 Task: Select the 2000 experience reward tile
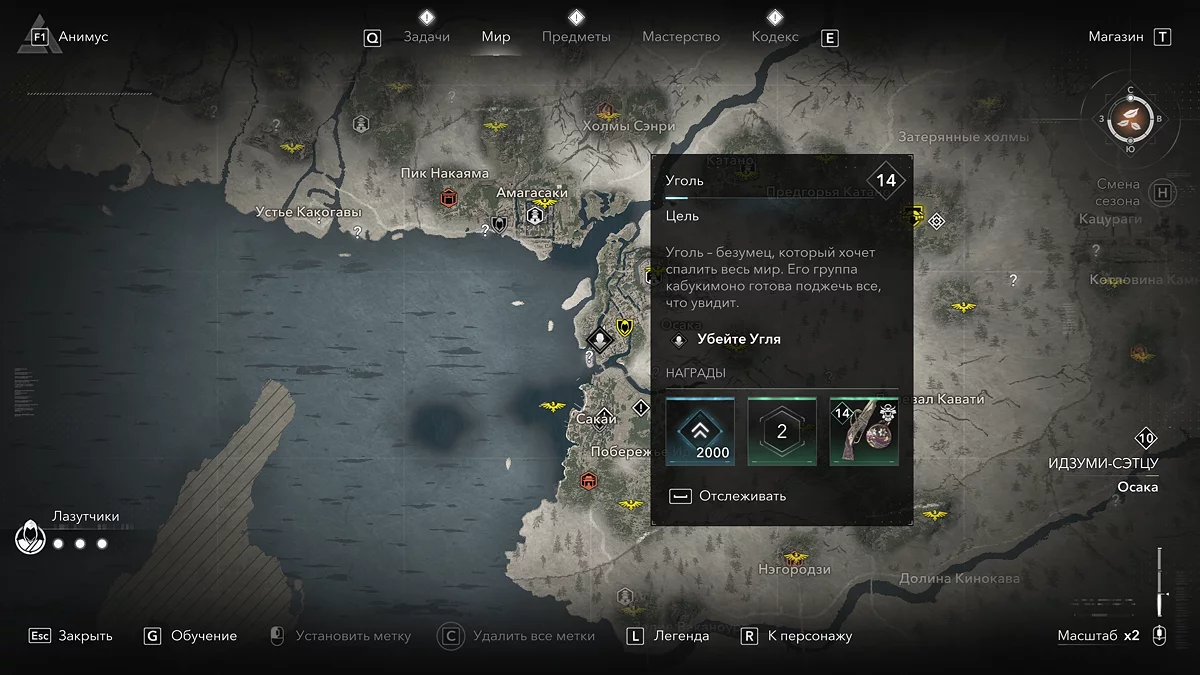coord(700,432)
